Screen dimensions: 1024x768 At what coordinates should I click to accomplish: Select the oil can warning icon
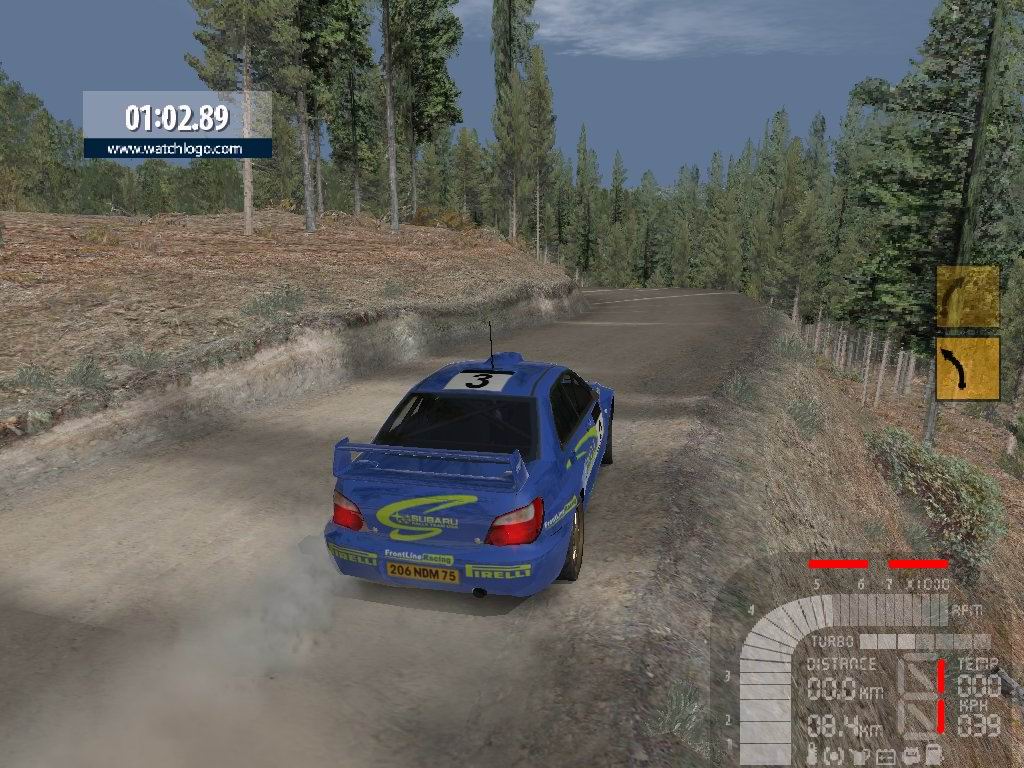[860, 756]
